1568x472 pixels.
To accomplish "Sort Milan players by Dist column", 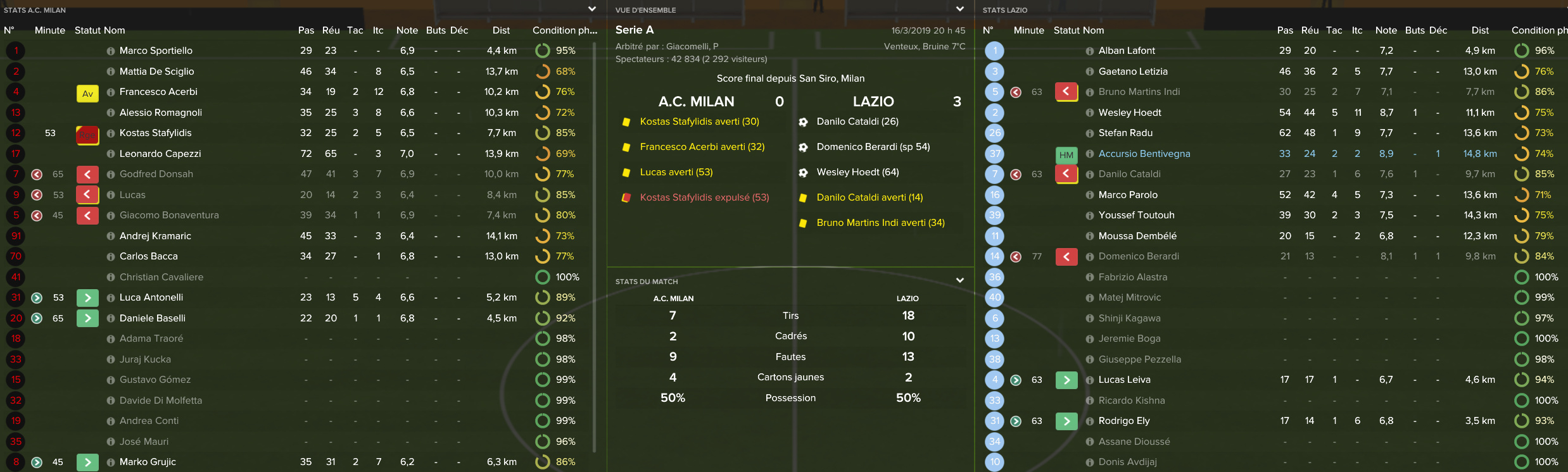I will (501, 30).
